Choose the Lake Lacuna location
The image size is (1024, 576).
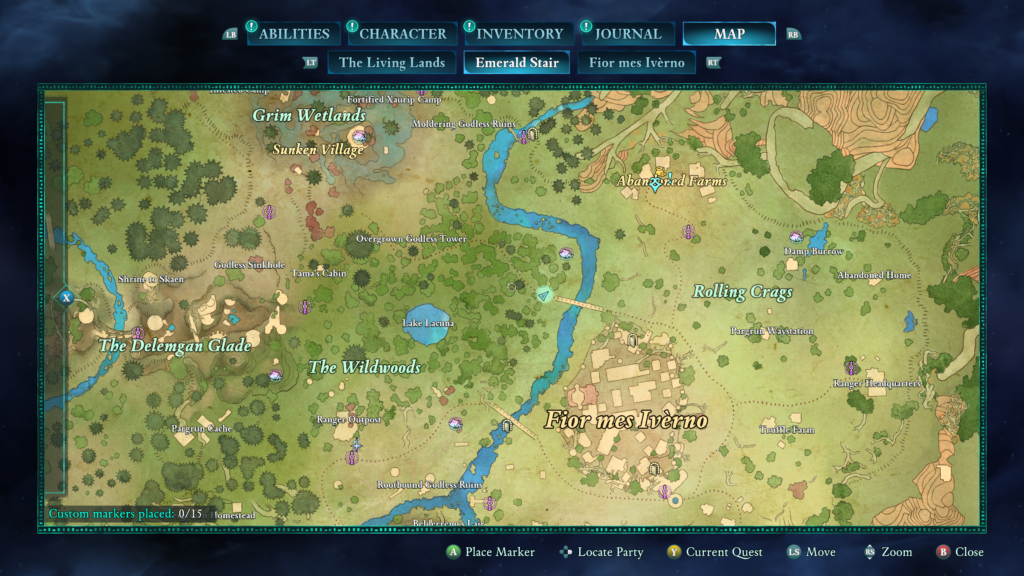click(x=428, y=322)
